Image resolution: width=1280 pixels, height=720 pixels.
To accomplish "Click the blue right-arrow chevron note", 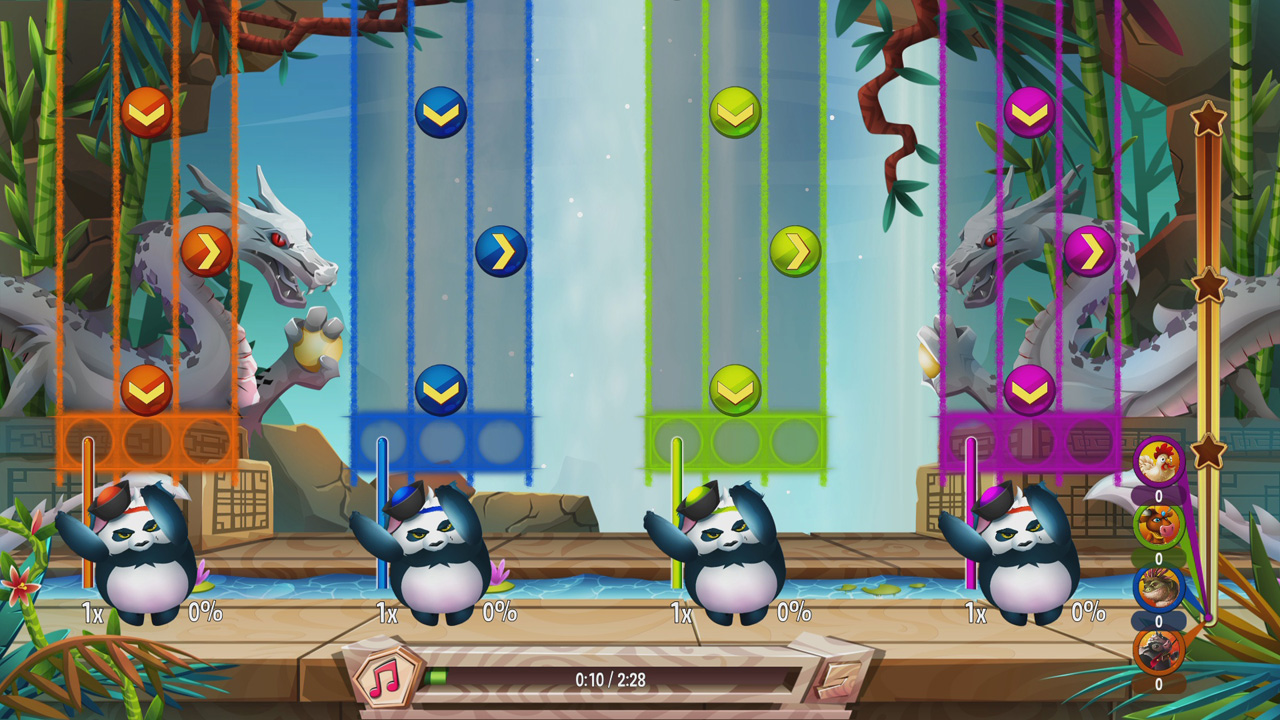I will point(500,253).
